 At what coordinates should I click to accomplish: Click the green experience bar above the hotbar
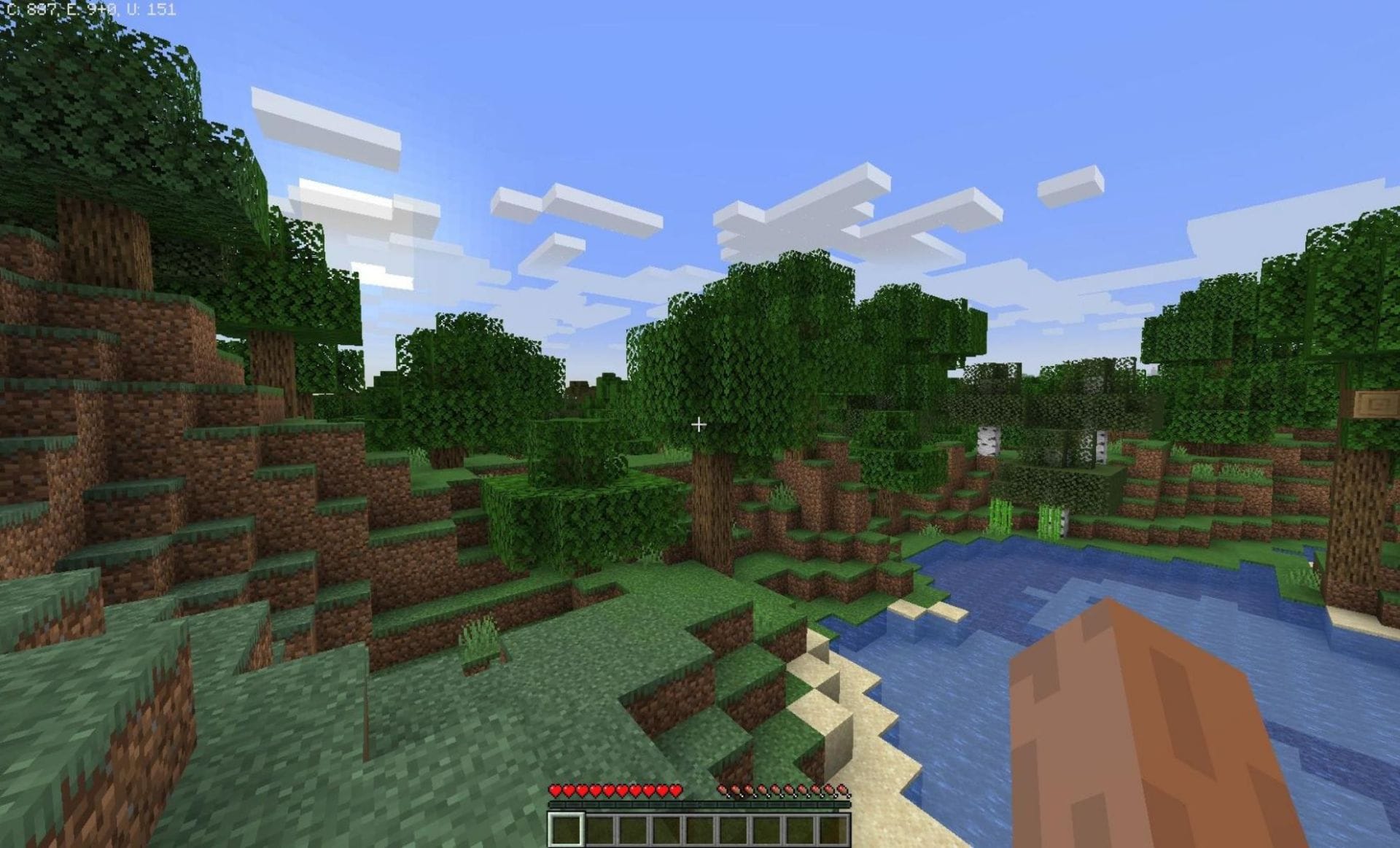[x=700, y=805]
